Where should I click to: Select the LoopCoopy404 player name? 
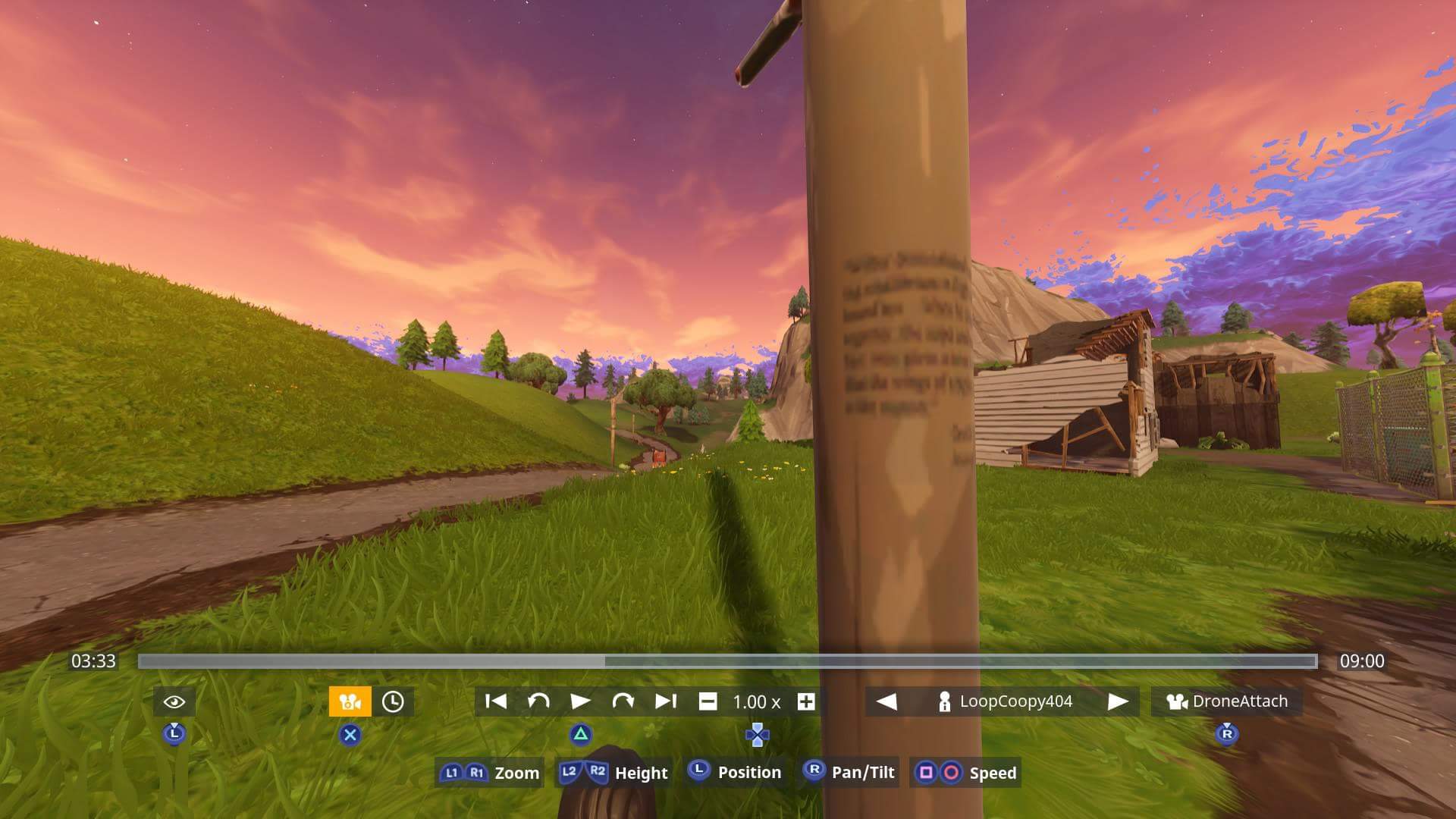tap(1016, 701)
